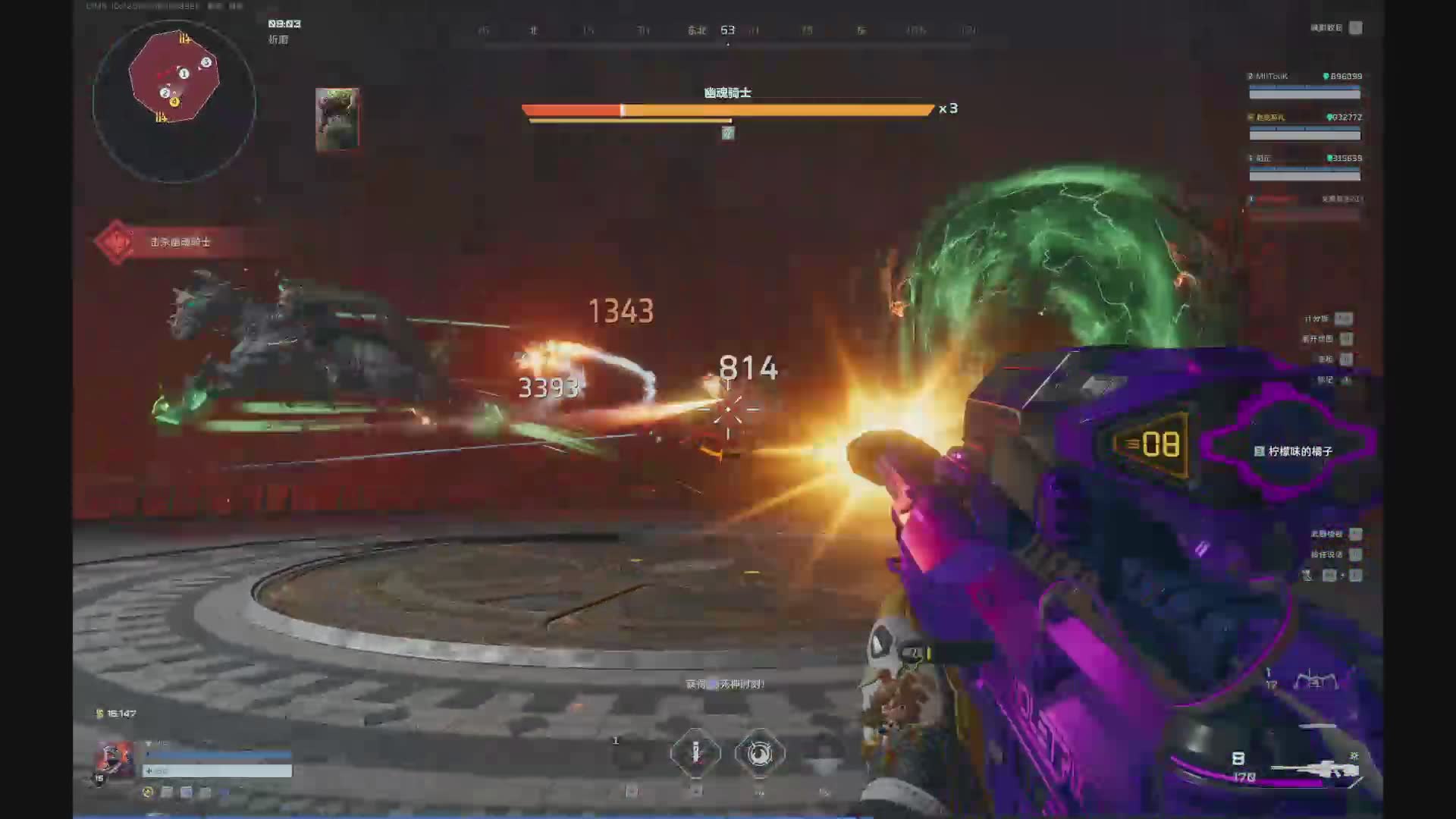The width and height of the screenshot is (1456, 819).
Task: Select the spider drone equipment icon
Action: (x=1315, y=682)
